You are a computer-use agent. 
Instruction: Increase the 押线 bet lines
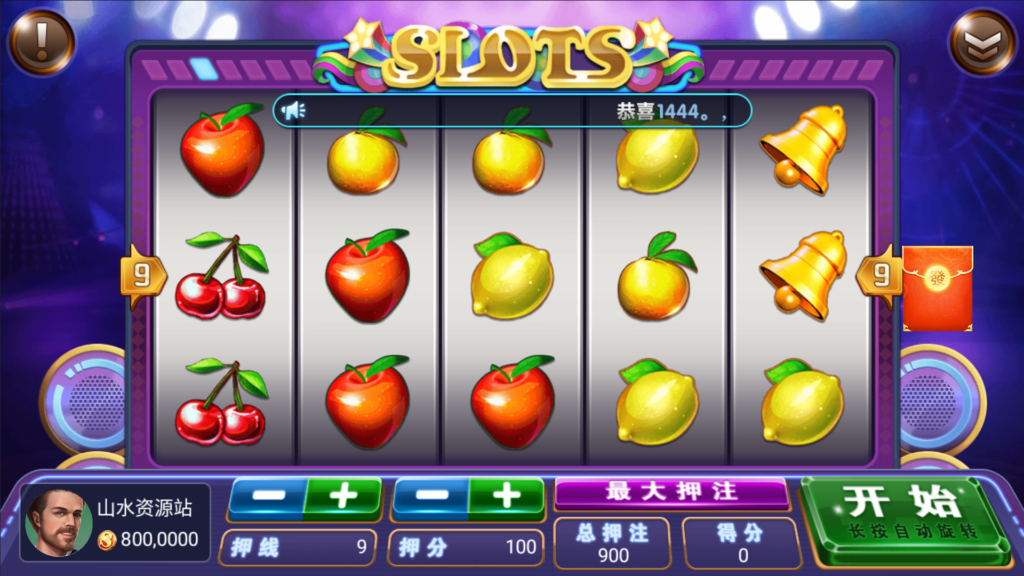coord(342,497)
